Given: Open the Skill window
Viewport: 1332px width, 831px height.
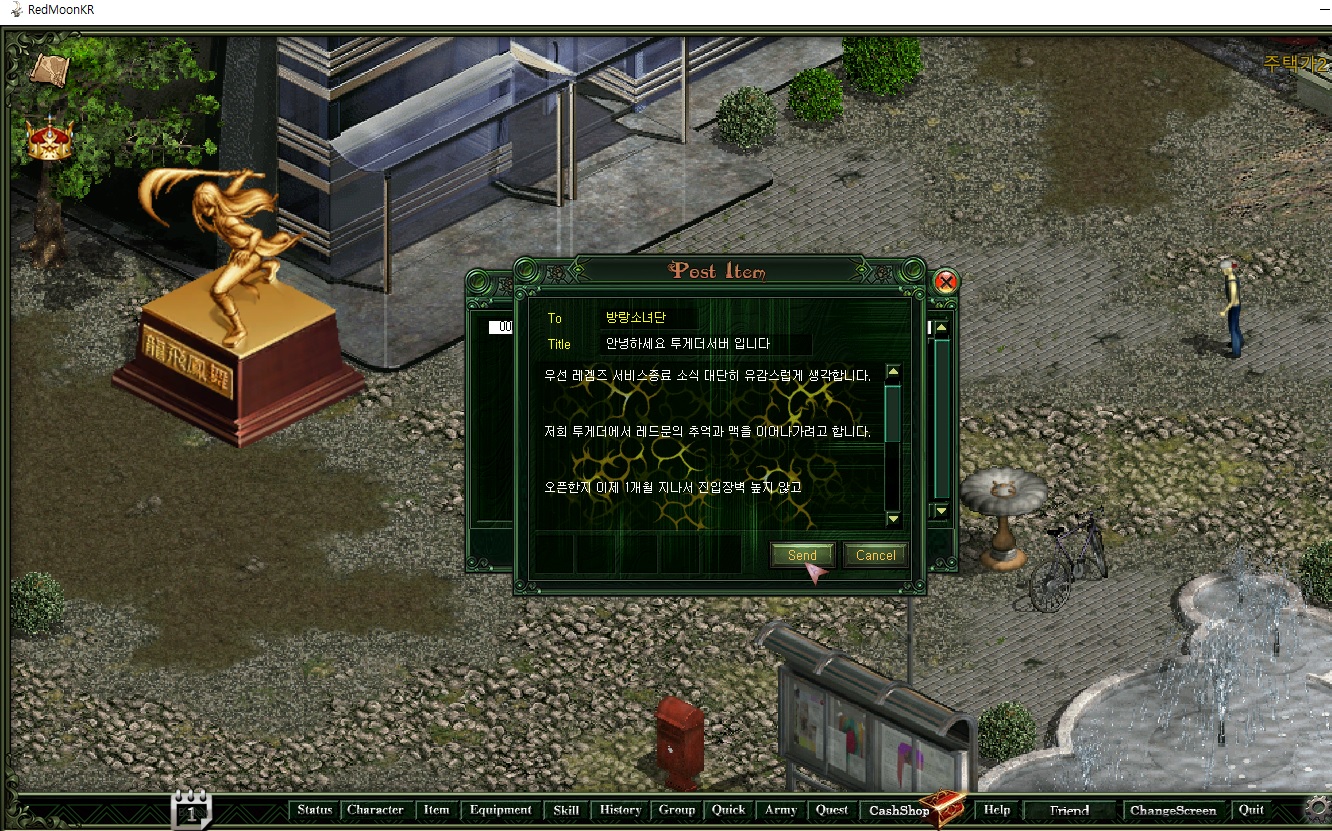Looking at the screenshot, I should pyautogui.click(x=566, y=810).
